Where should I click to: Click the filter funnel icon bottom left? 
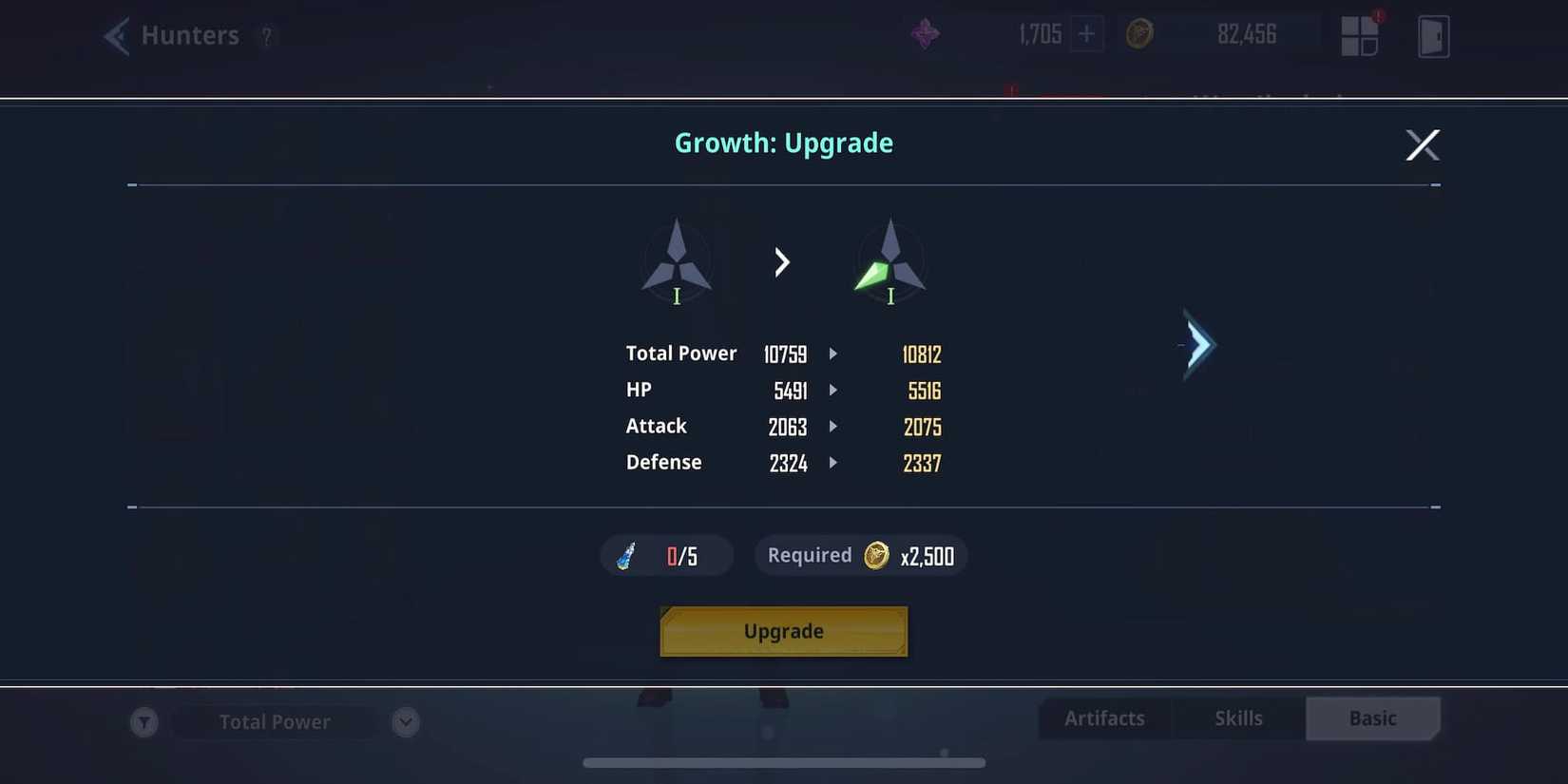point(144,722)
